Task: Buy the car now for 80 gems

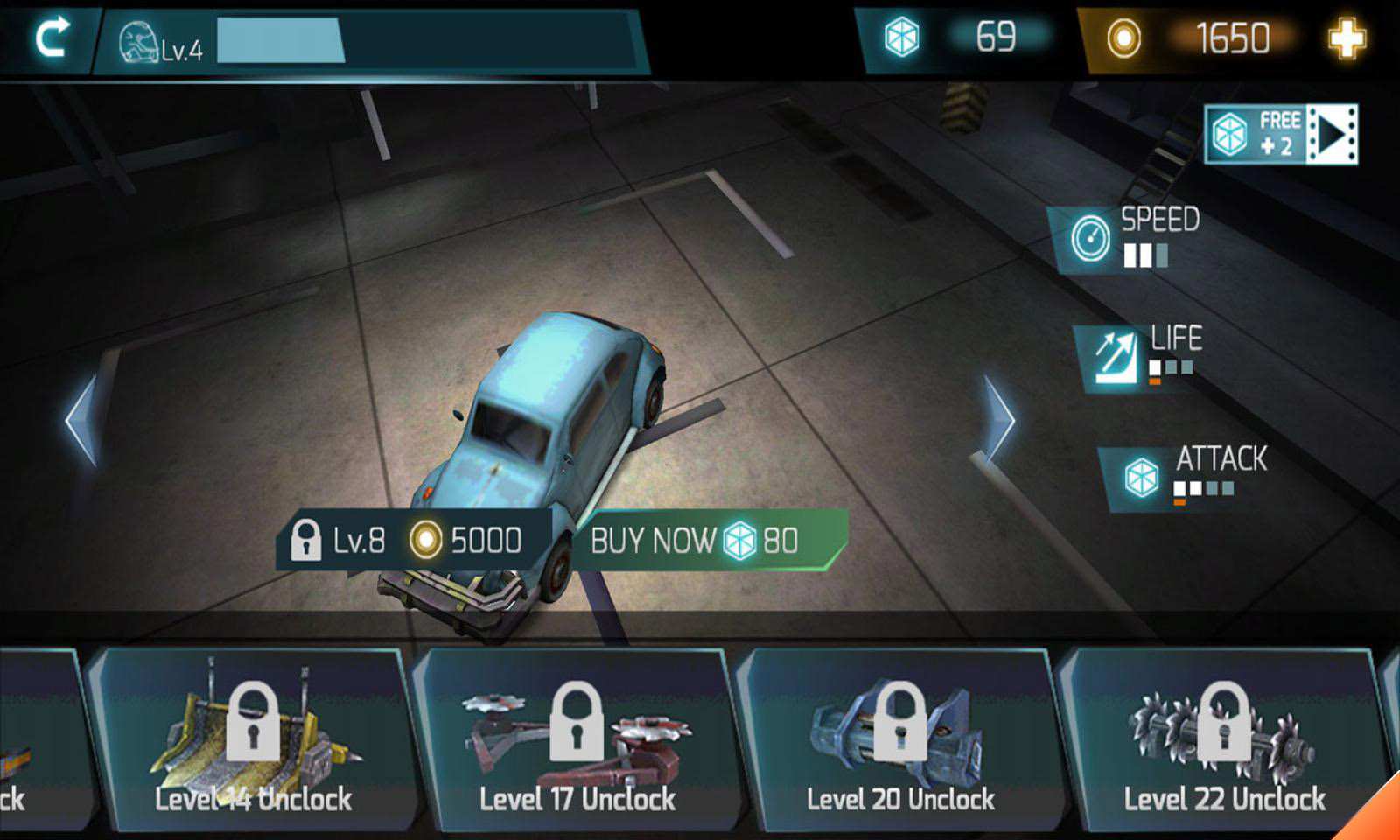Action: [x=705, y=540]
